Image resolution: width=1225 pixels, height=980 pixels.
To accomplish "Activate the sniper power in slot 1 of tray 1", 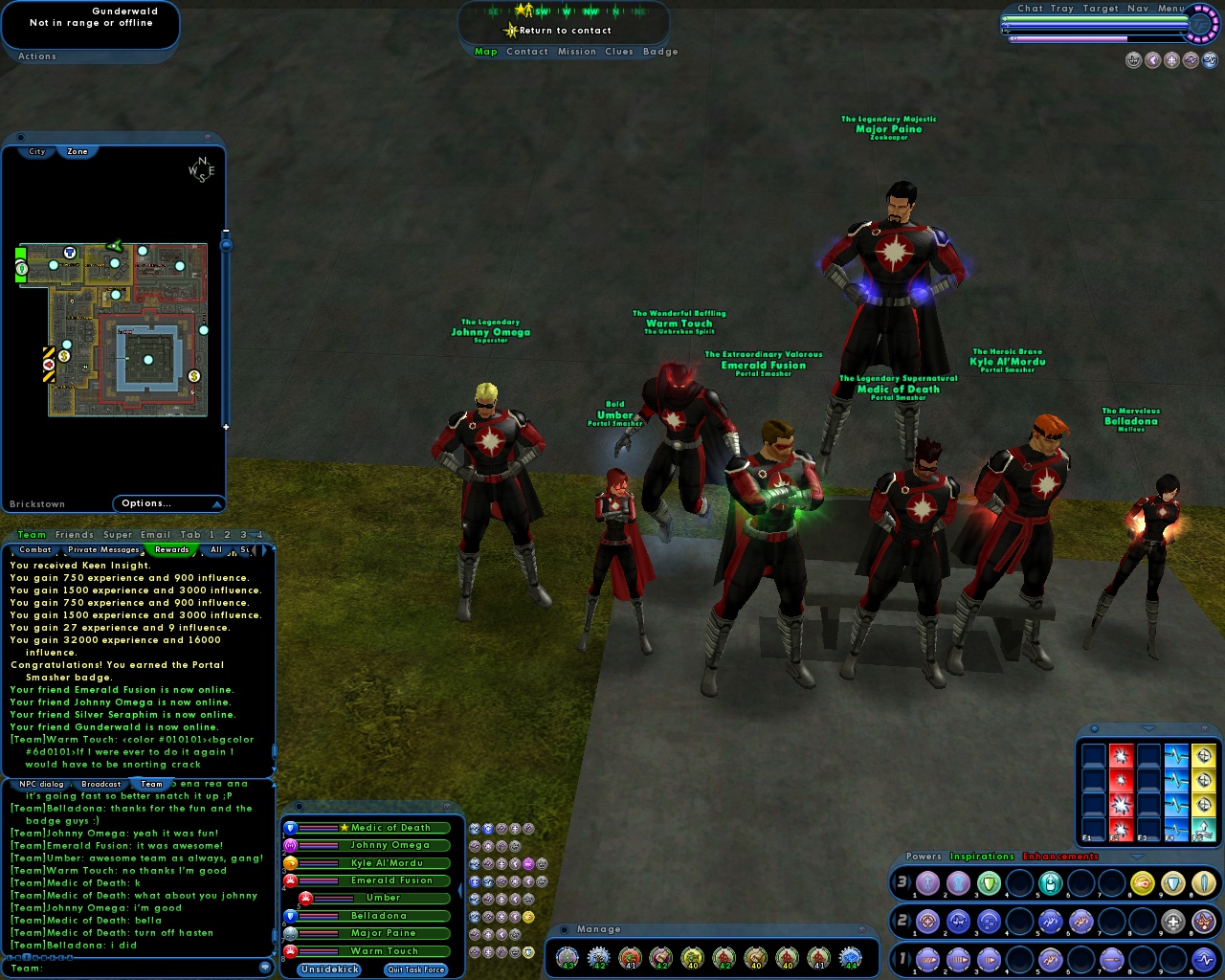I will tap(926, 958).
